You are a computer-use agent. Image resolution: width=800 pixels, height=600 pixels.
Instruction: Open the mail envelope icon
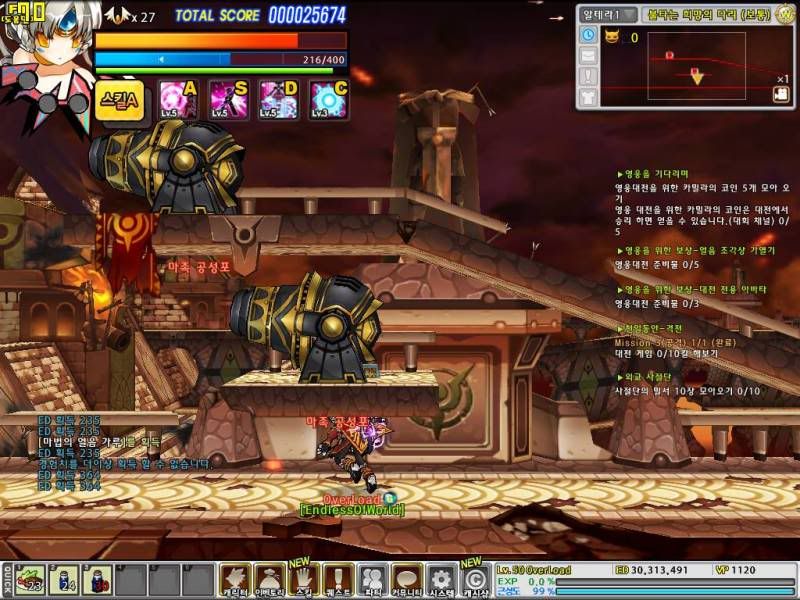point(588,56)
